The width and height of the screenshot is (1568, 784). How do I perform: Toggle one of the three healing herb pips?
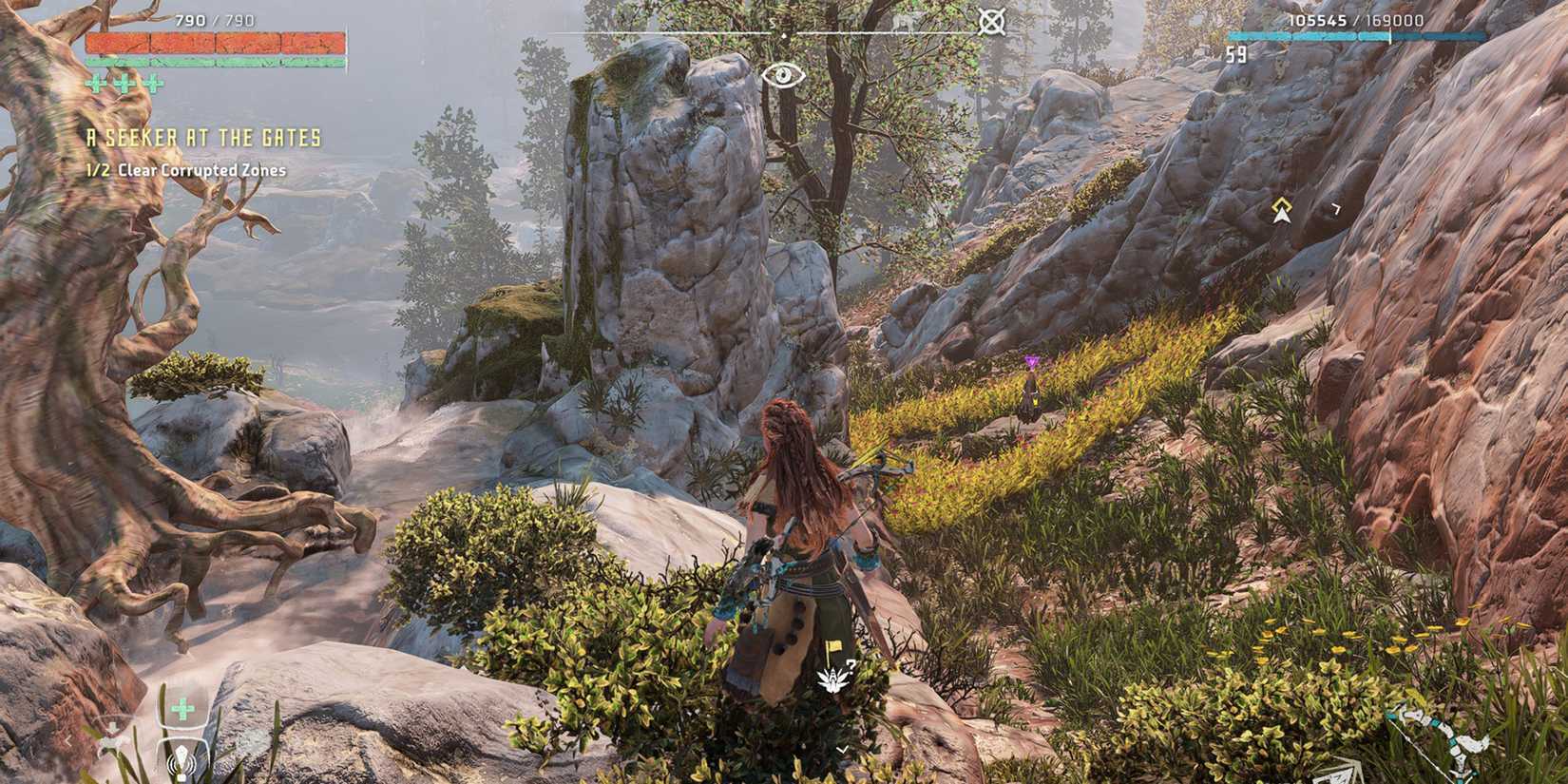click(x=95, y=85)
